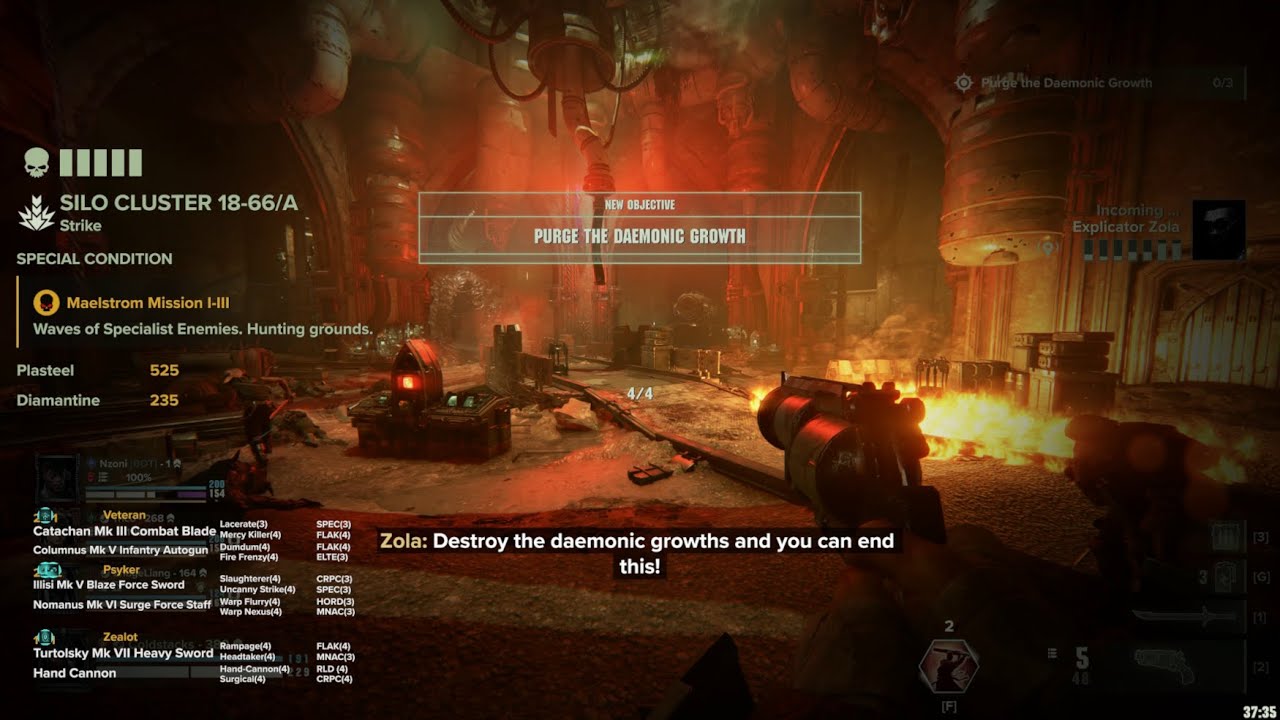
Task: Click the New Objective banner
Action: [640, 227]
